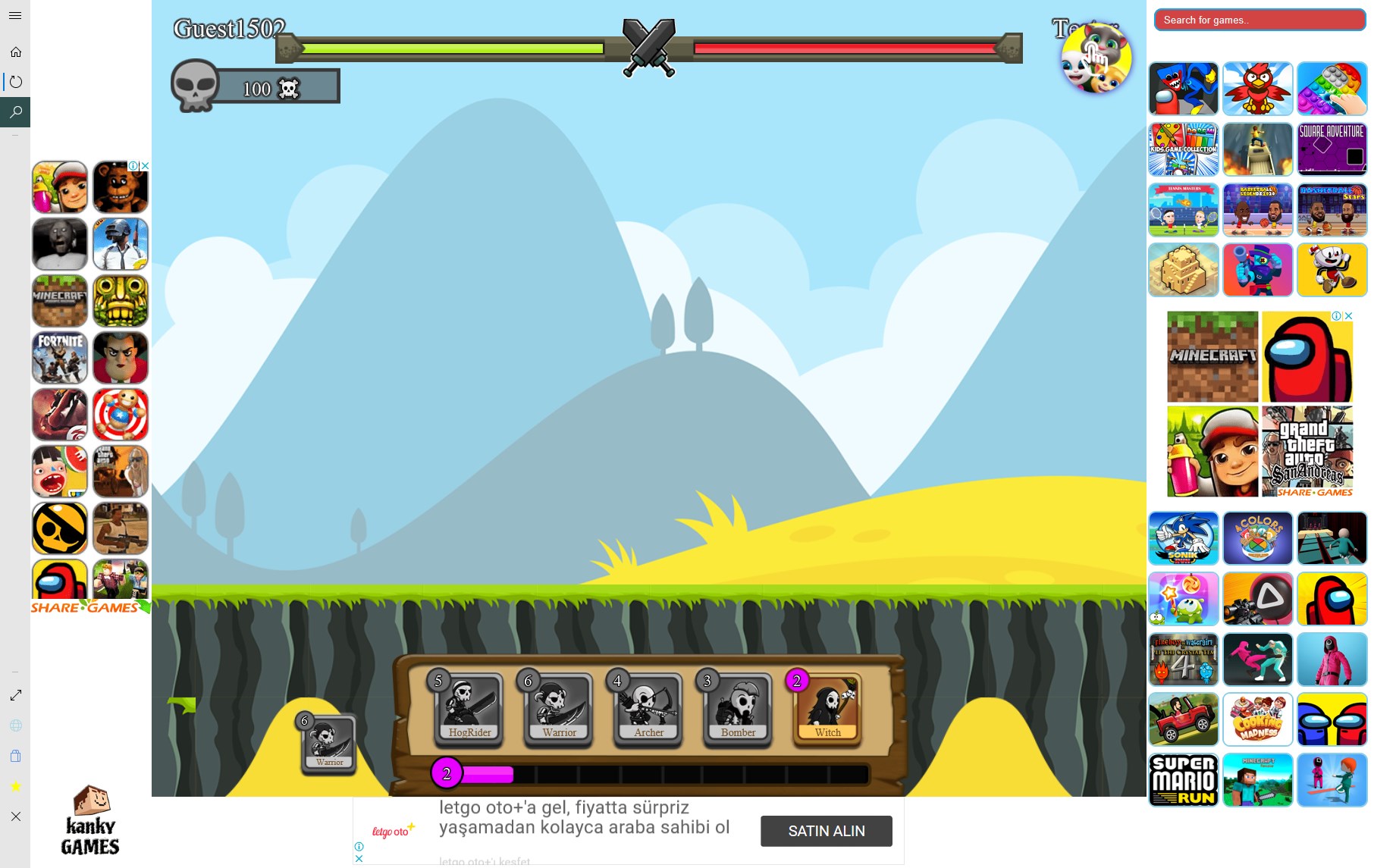Select the HogRider troop card
This screenshot has width=1374, height=868.
469,709
